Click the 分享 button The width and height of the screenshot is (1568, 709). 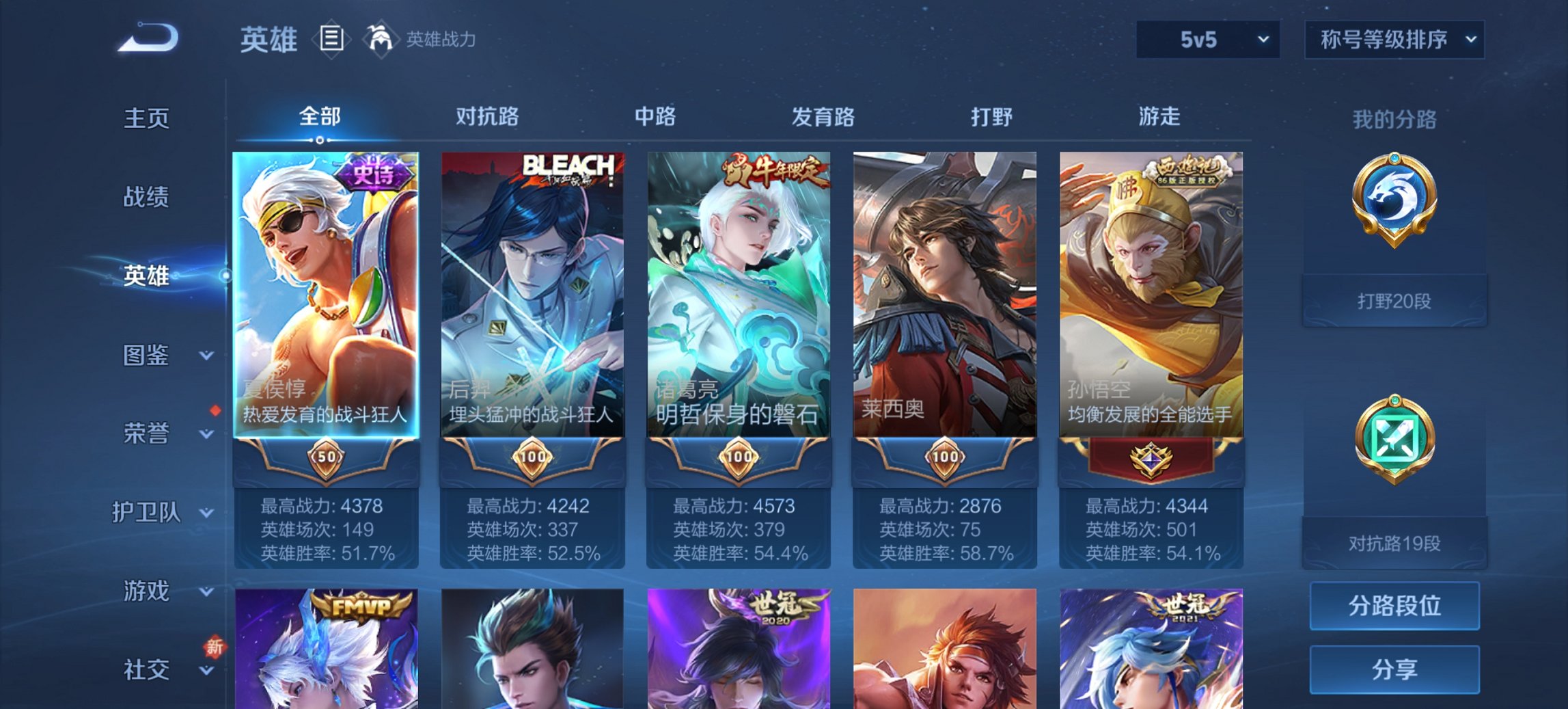[1394, 669]
